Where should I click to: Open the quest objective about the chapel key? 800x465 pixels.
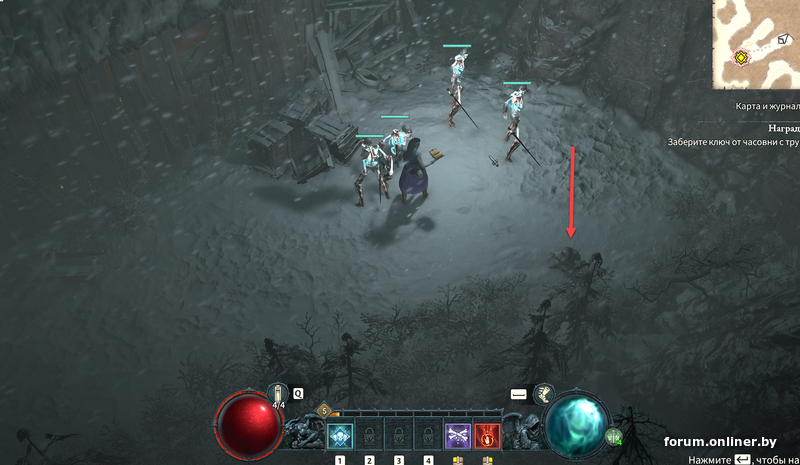[x=734, y=142]
